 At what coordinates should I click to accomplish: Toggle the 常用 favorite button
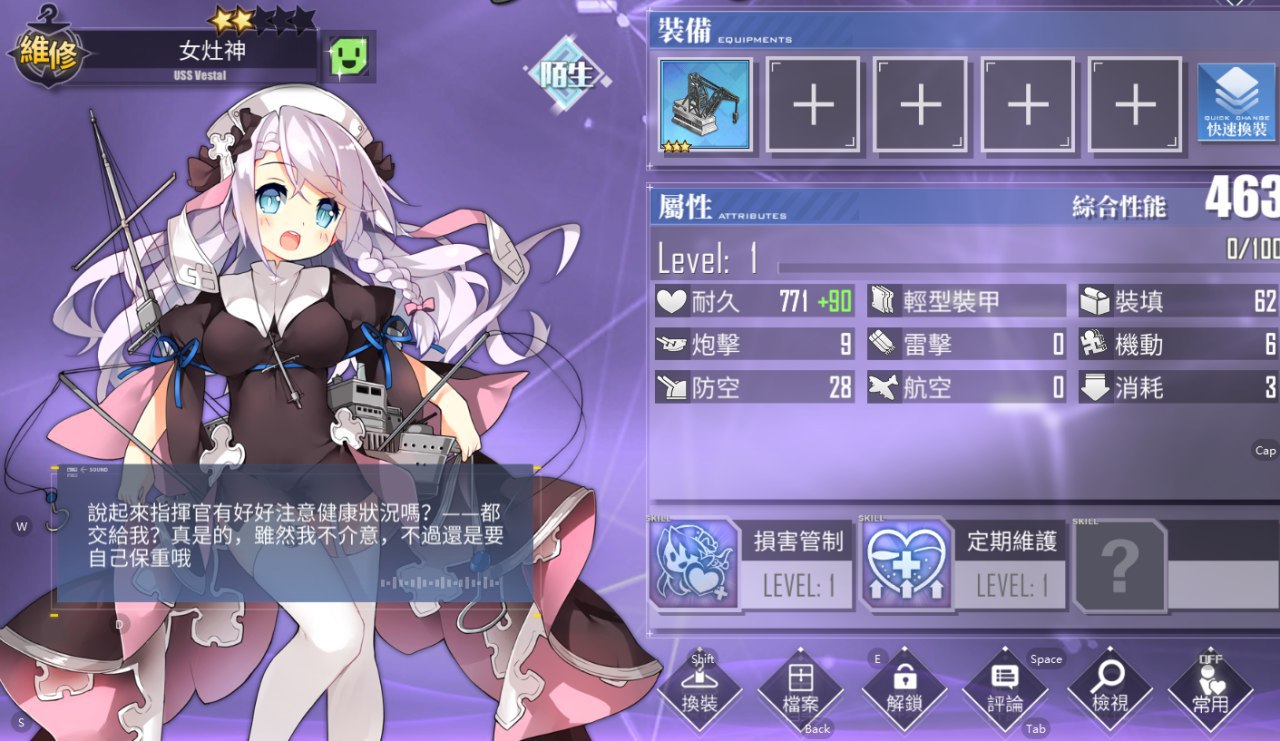[x=1211, y=692]
